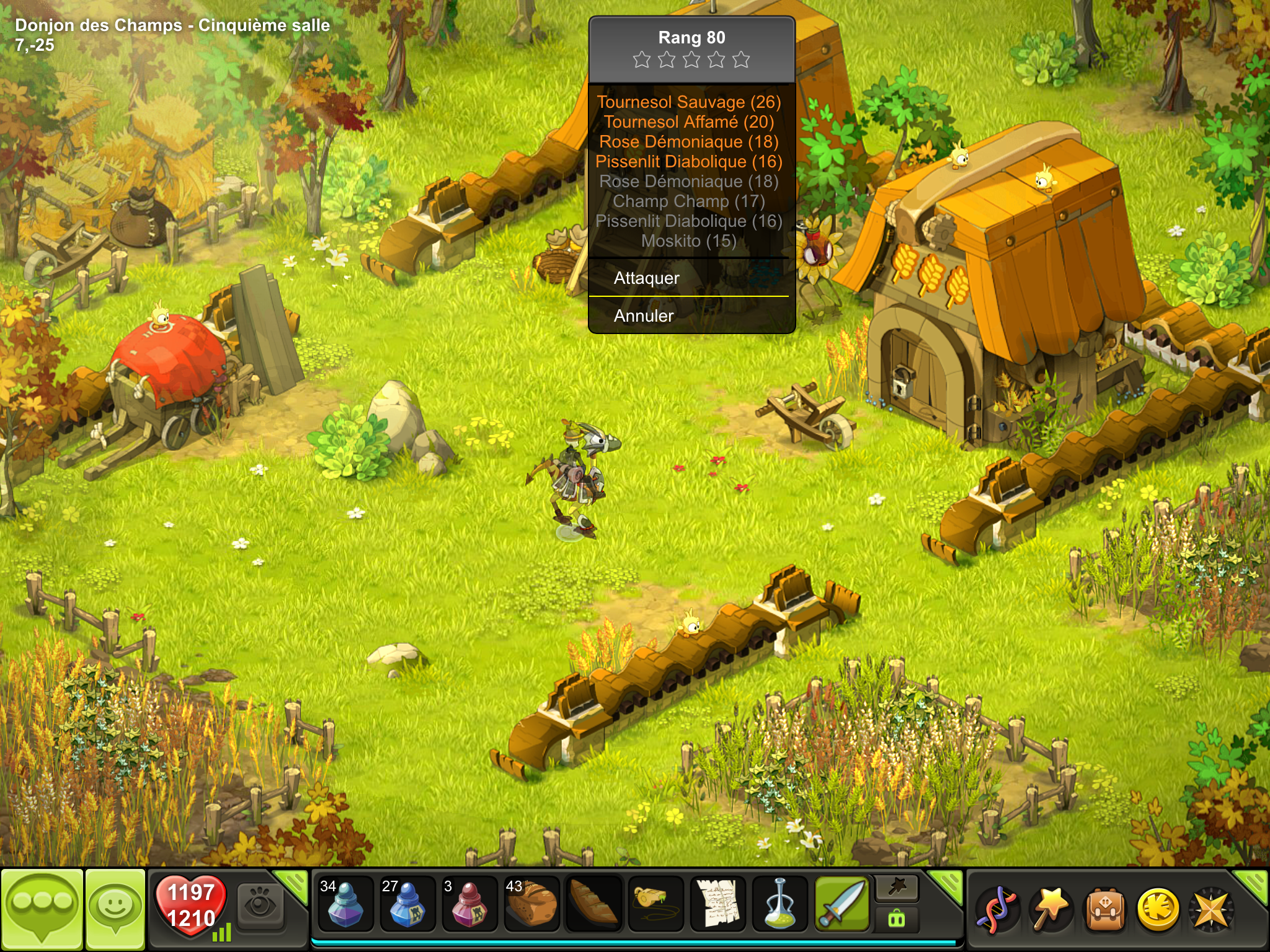
Task: Use the purple potion with 34 charges
Action: click(x=345, y=904)
